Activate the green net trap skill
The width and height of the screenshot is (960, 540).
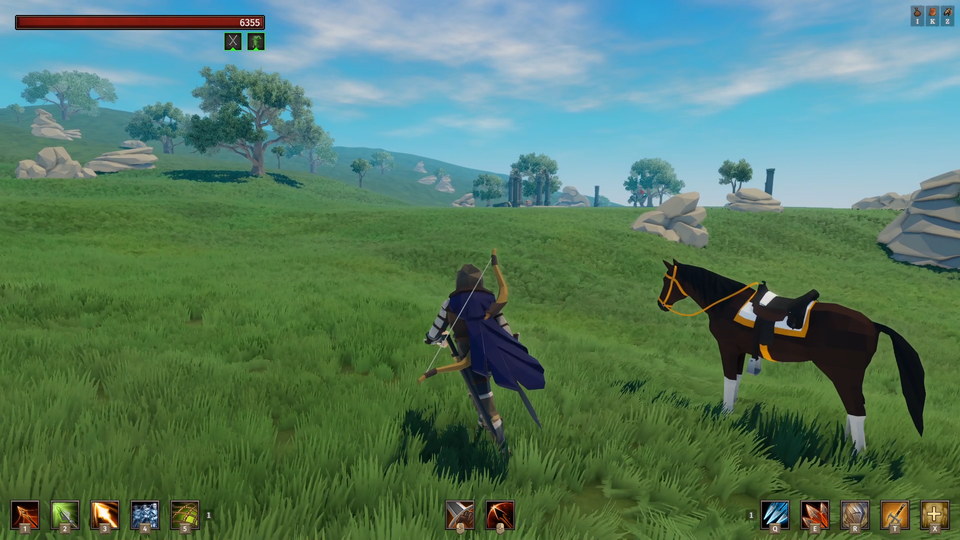click(185, 514)
